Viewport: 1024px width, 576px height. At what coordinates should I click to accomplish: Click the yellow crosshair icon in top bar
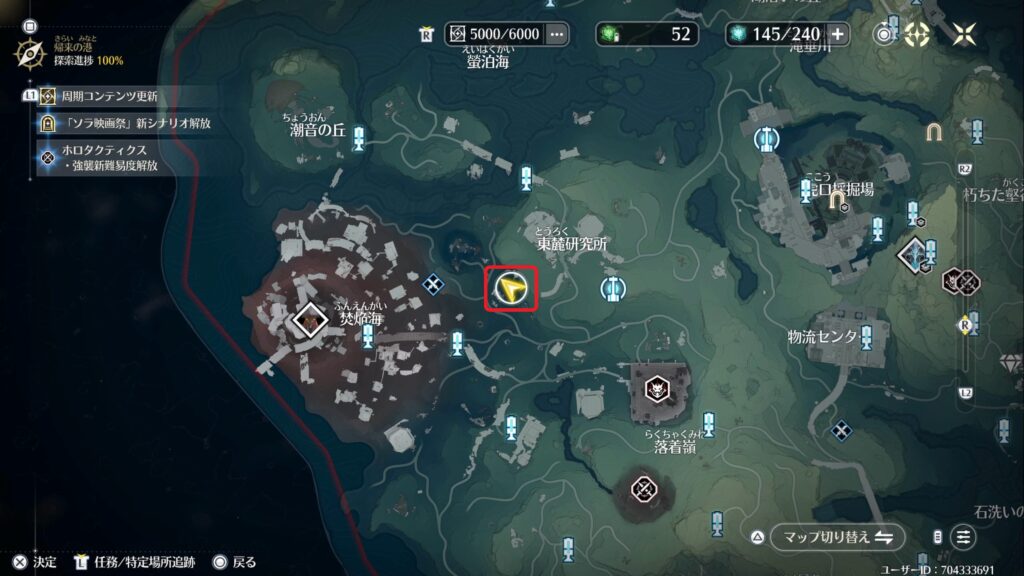917,34
